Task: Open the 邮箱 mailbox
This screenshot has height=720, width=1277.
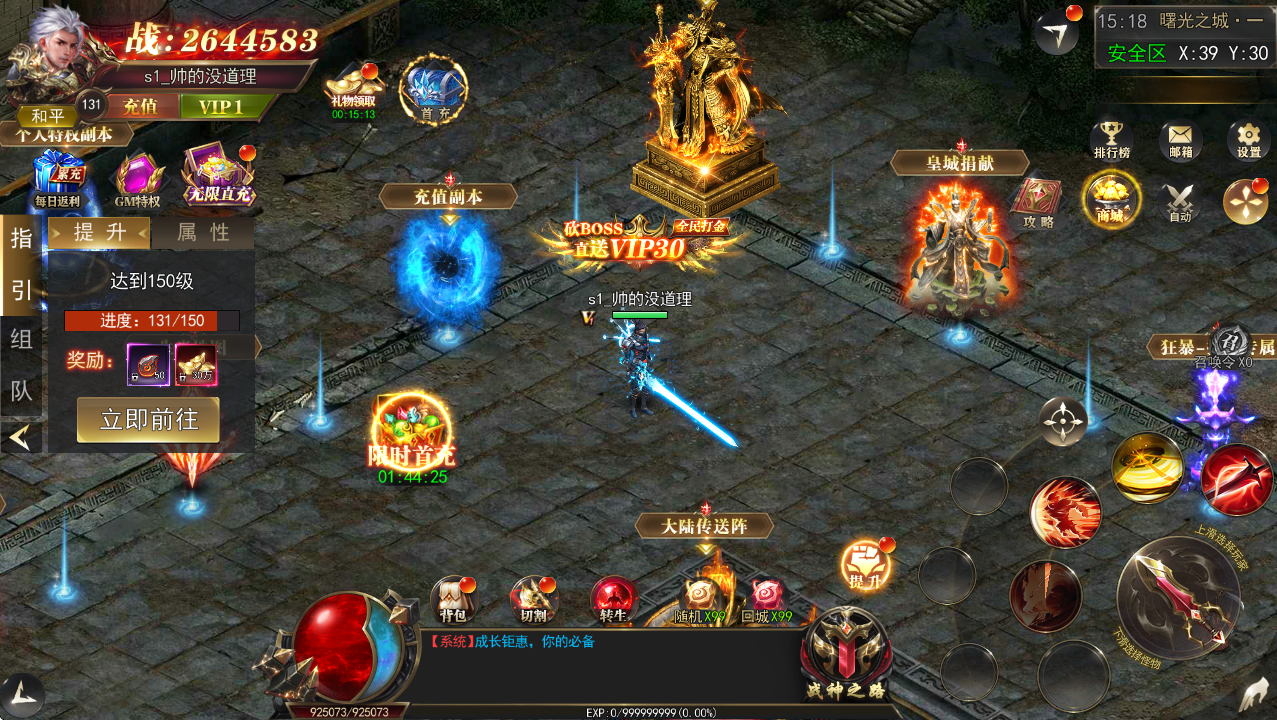Action: [x=1180, y=139]
